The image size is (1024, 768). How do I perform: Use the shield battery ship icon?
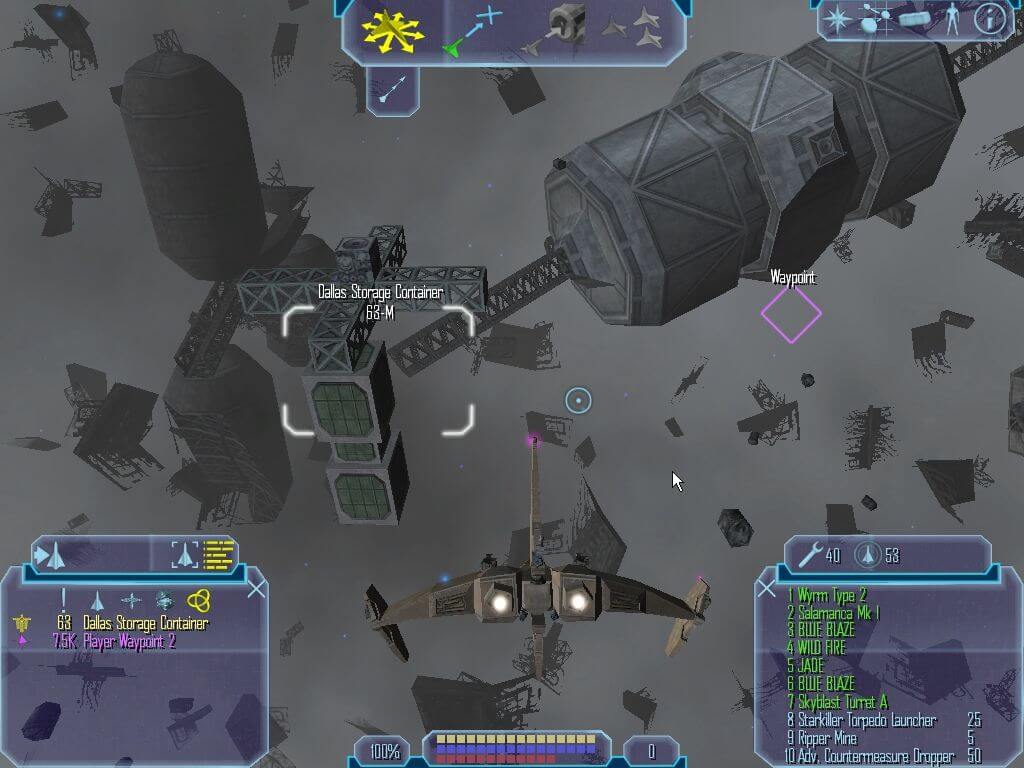tap(868, 555)
